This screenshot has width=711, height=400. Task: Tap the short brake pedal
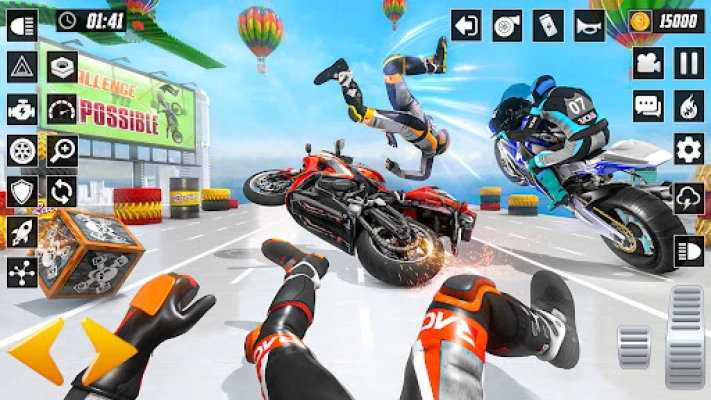(634, 347)
